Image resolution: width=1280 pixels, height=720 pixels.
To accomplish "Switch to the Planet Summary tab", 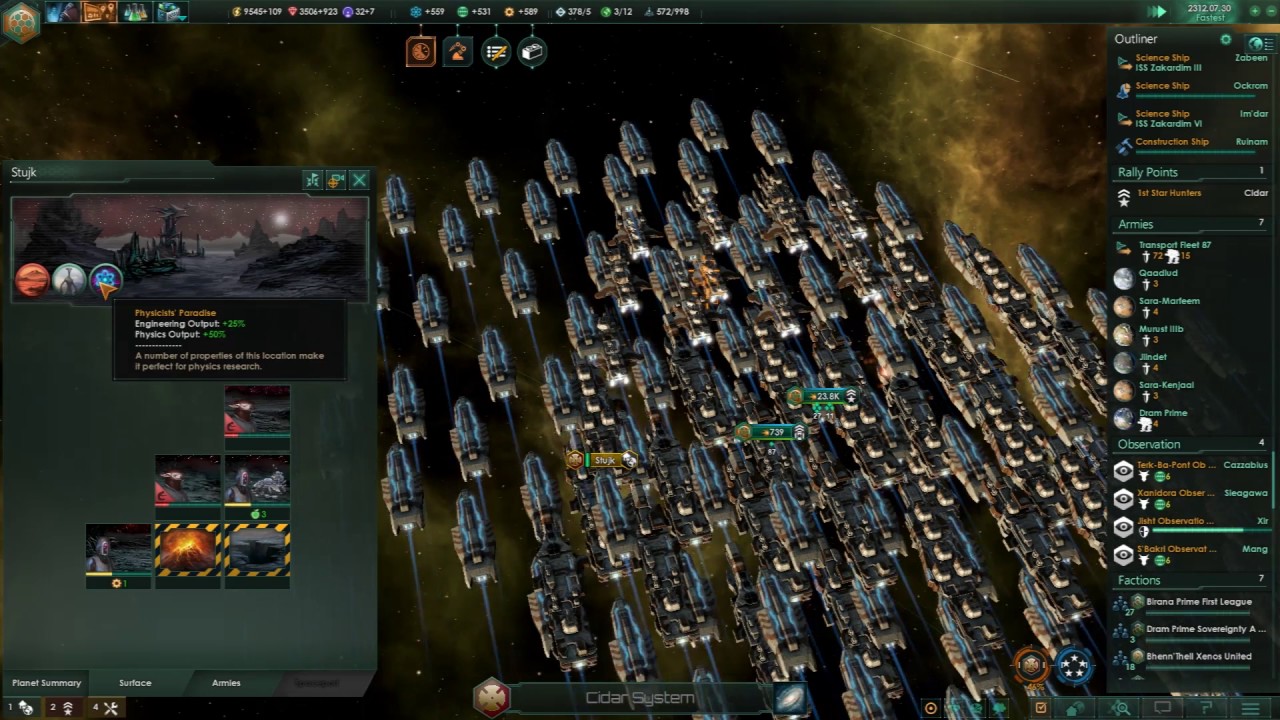I will coord(46,683).
